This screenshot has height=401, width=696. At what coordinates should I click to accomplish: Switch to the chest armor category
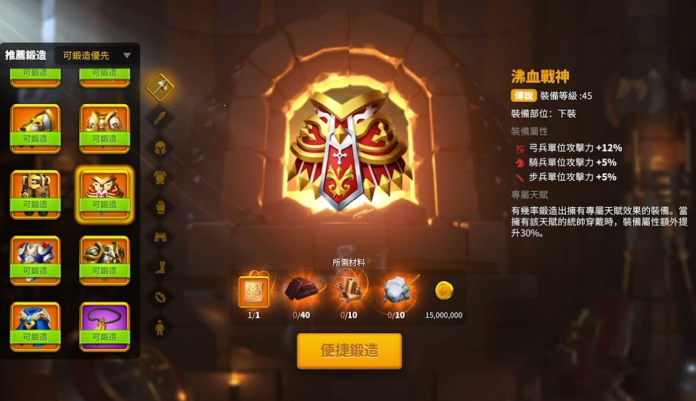coord(159,177)
